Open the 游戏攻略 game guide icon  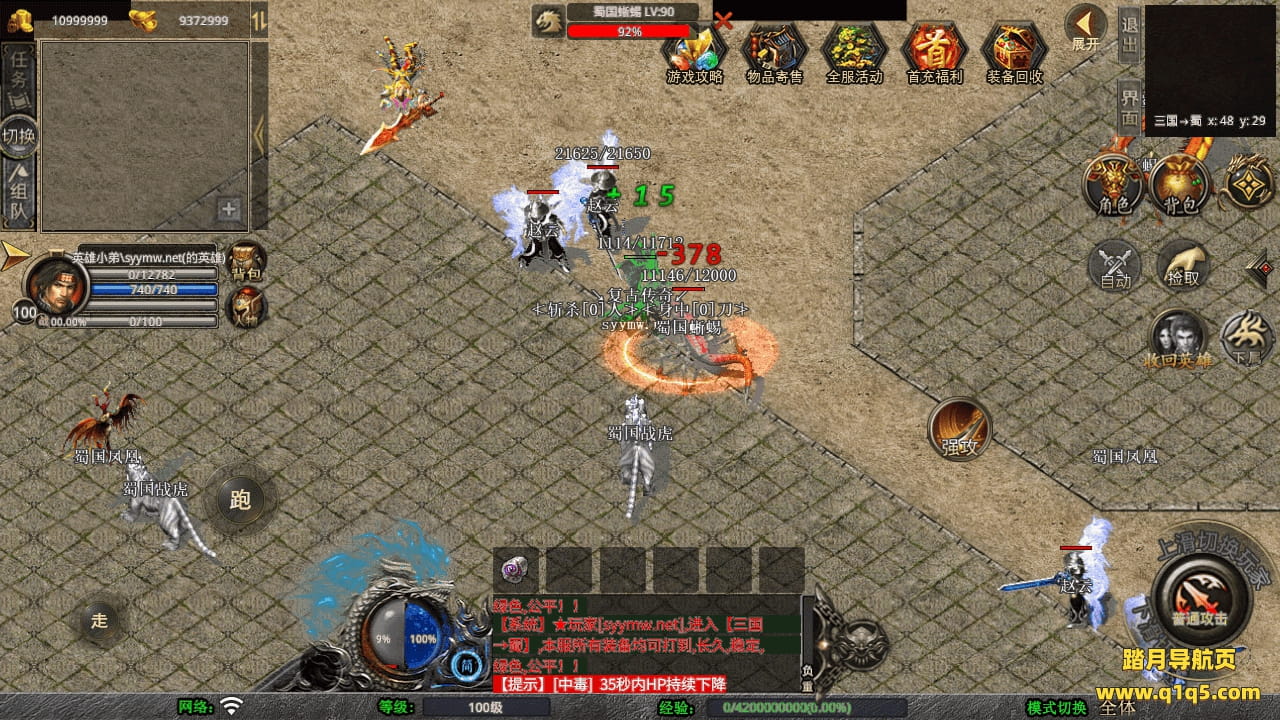[x=694, y=51]
